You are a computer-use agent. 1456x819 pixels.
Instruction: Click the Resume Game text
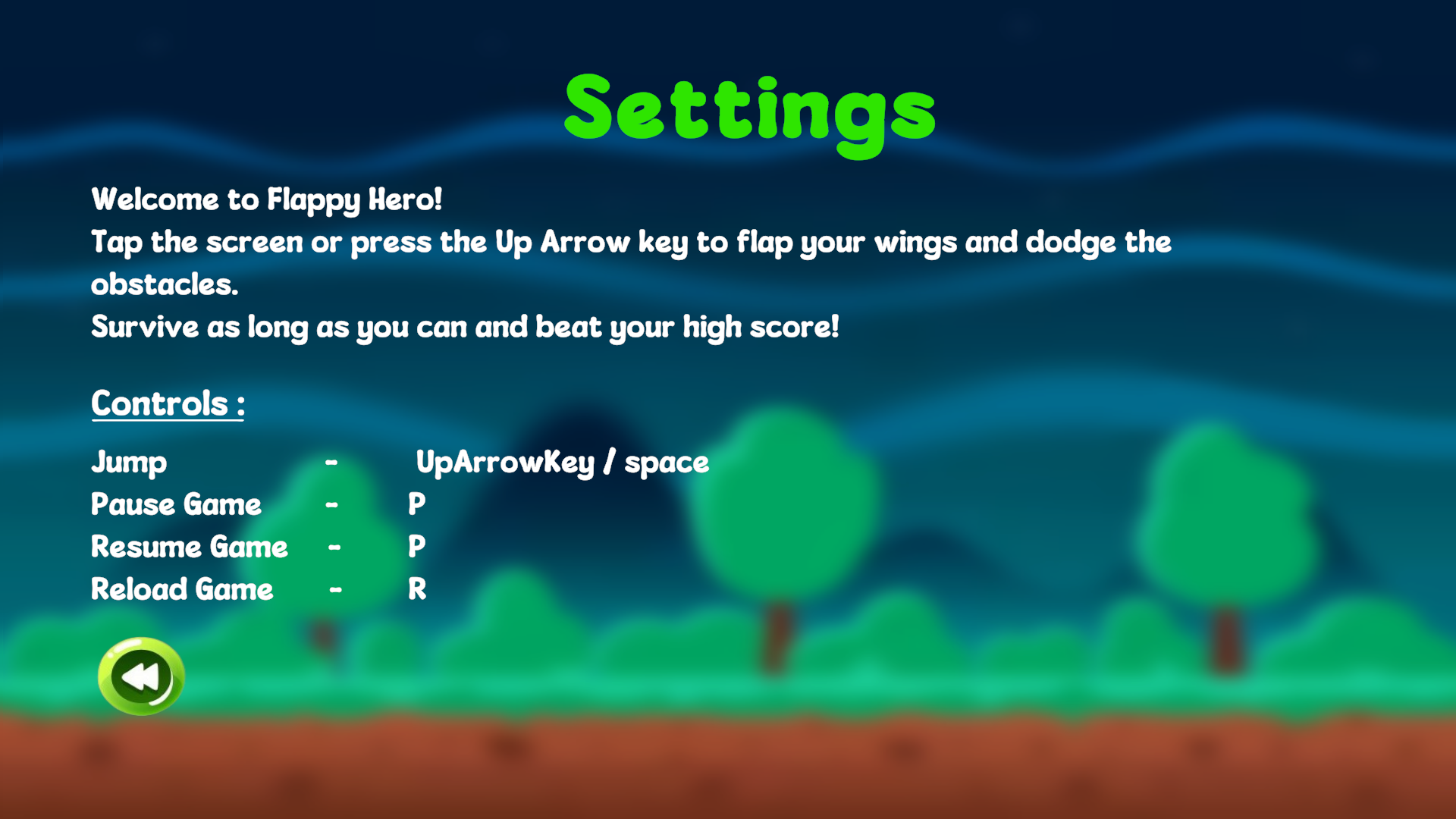point(189,547)
